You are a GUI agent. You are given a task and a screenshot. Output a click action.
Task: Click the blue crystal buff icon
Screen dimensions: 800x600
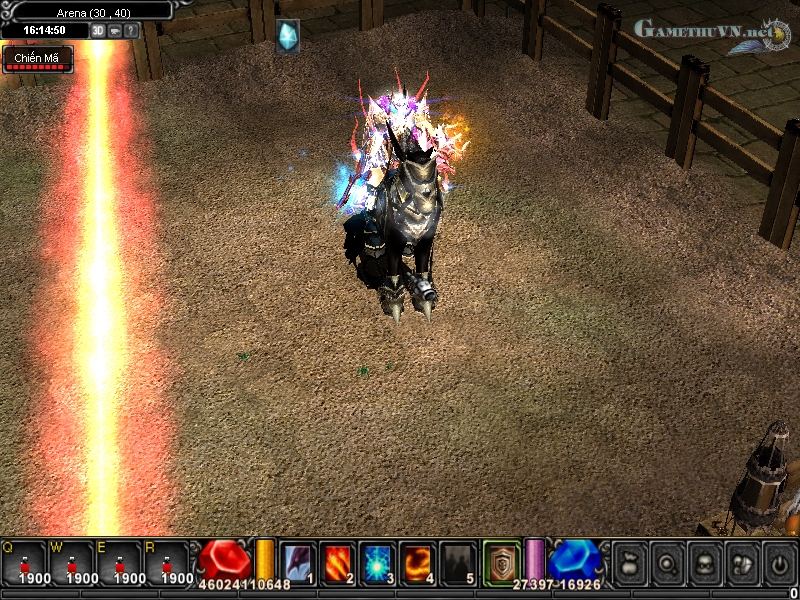pos(287,35)
